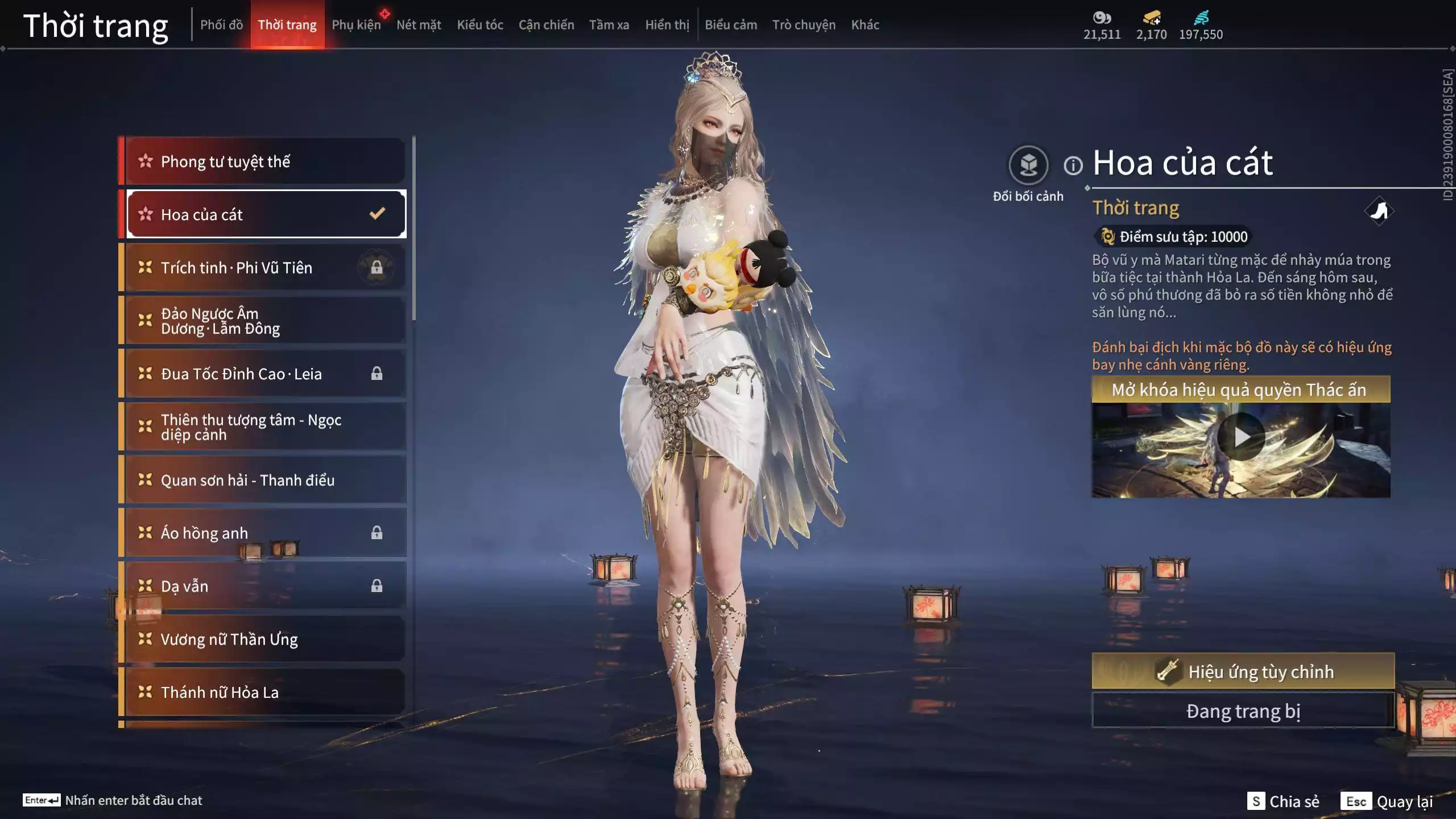Image resolution: width=1456 pixels, height=819 pixels.
Task: Select the Trích tinh · Phi Vũ Tiên outfit
Action: tap(265, 267)
